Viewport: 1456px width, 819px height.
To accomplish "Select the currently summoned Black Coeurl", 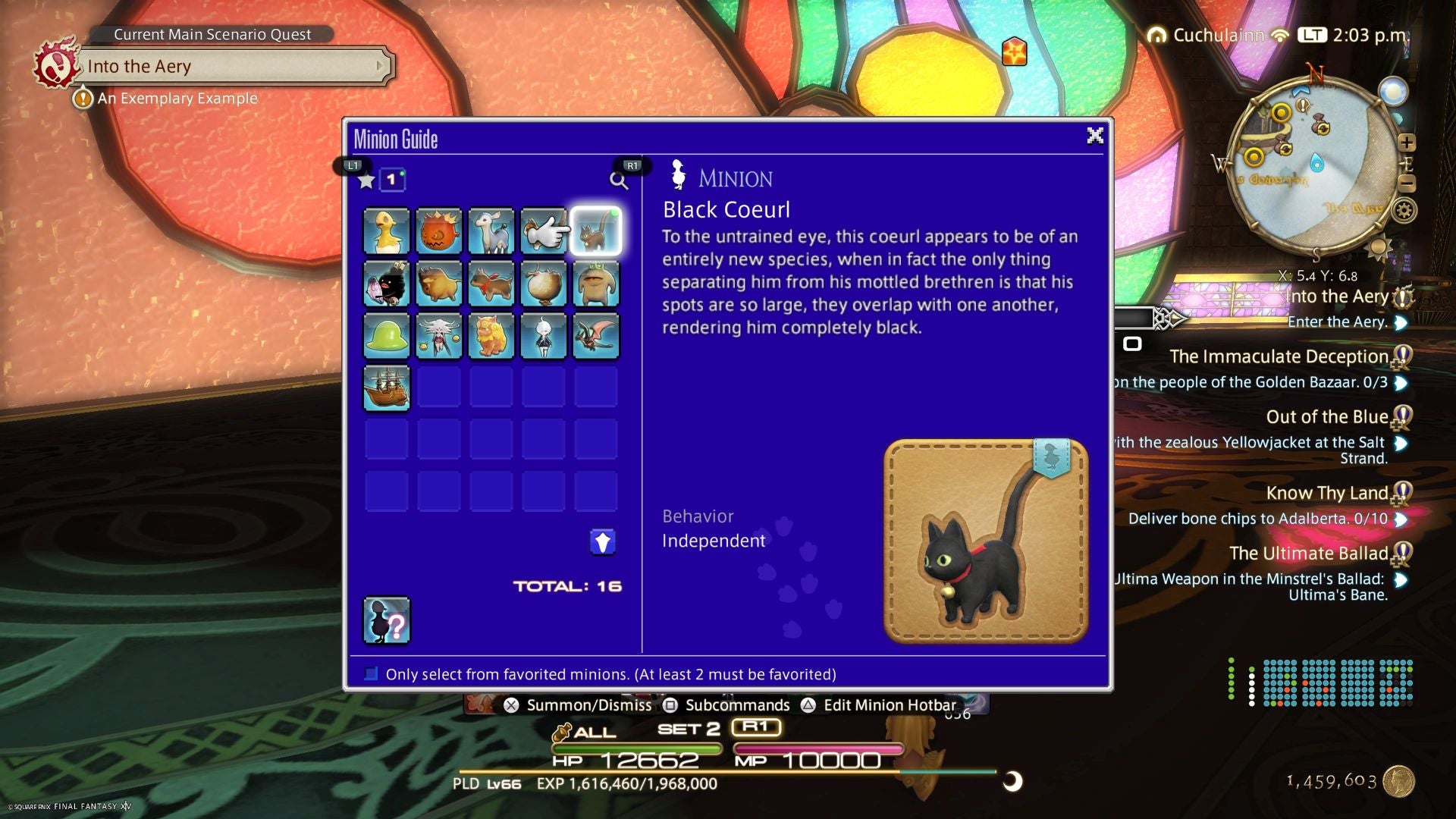I will click(596, 231).
